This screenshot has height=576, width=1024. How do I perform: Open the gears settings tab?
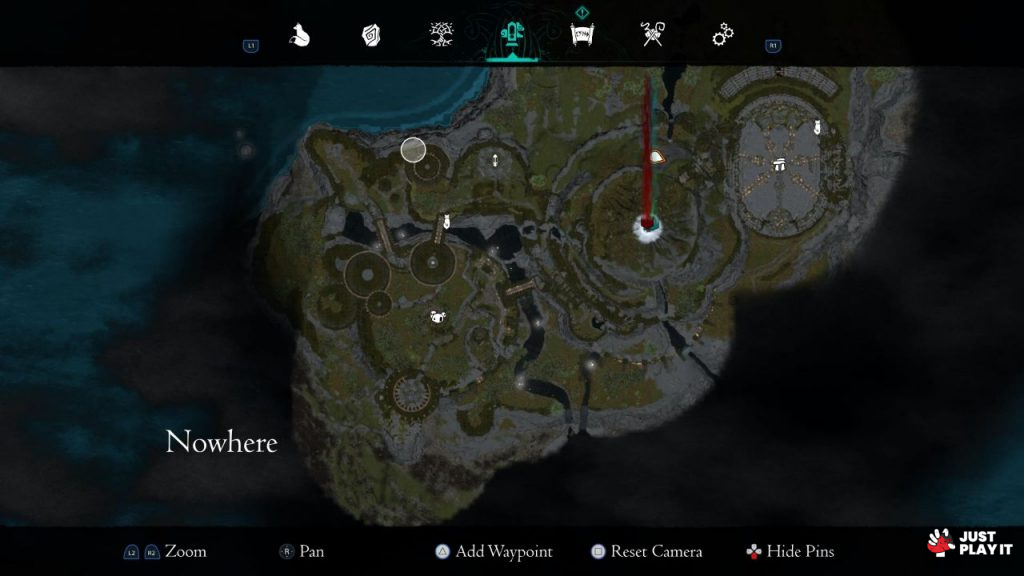click(x=722, y=36)
